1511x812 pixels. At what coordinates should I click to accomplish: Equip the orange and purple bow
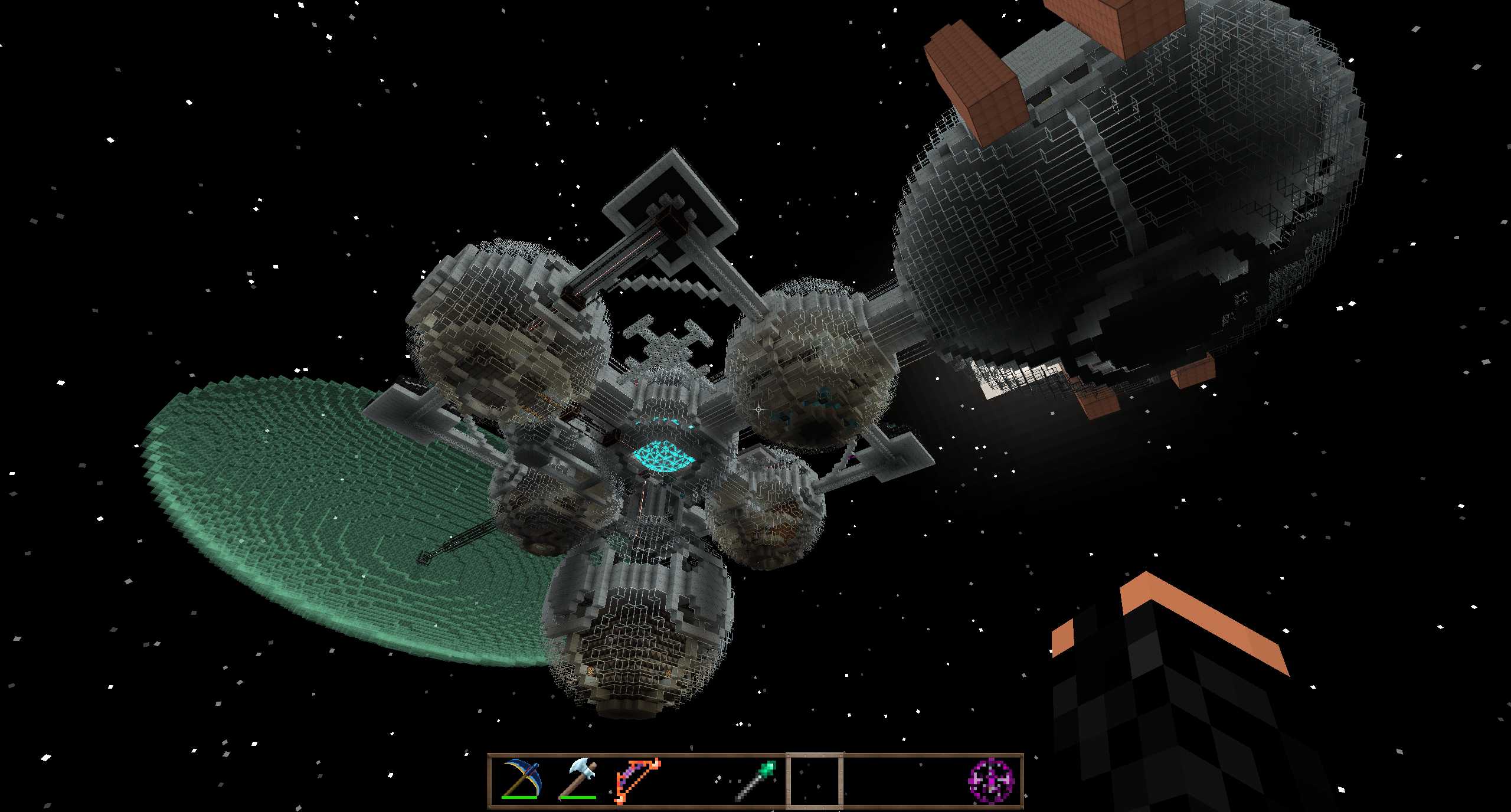(637, 780)
